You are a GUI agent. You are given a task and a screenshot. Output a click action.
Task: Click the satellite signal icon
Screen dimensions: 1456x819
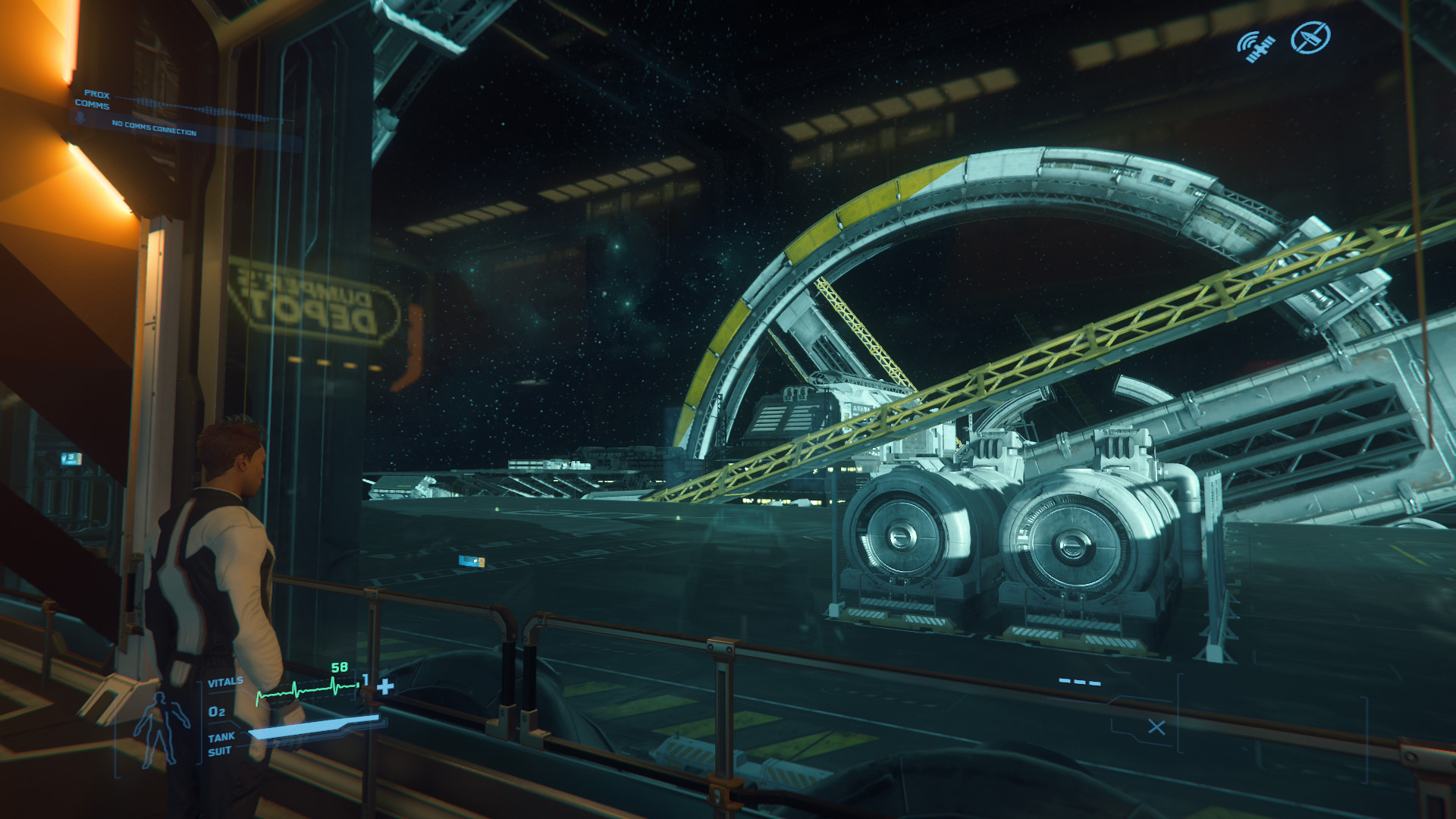click(x=1256, y=45)
